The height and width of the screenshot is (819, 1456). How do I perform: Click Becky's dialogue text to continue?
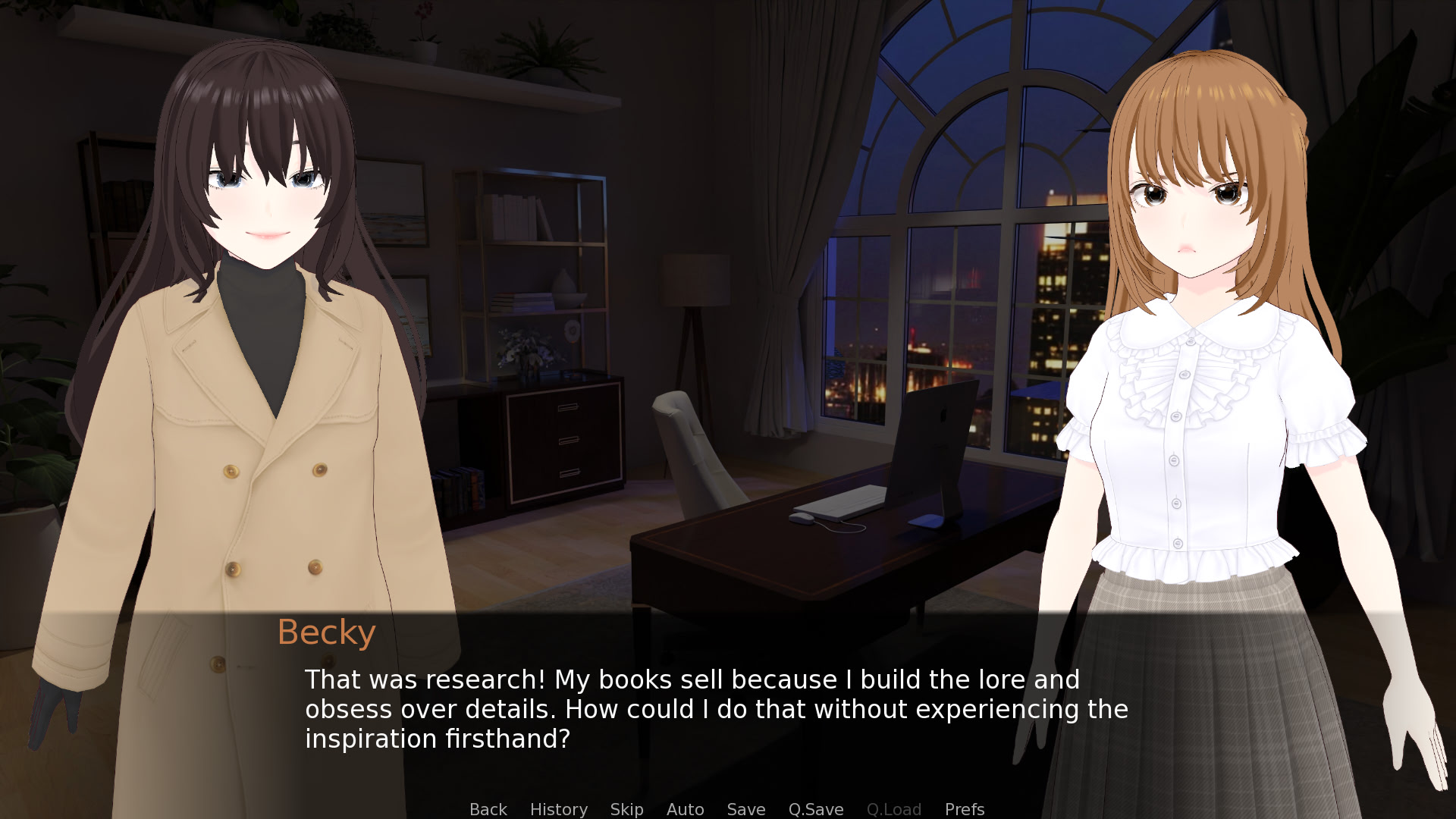click(716, 709)
